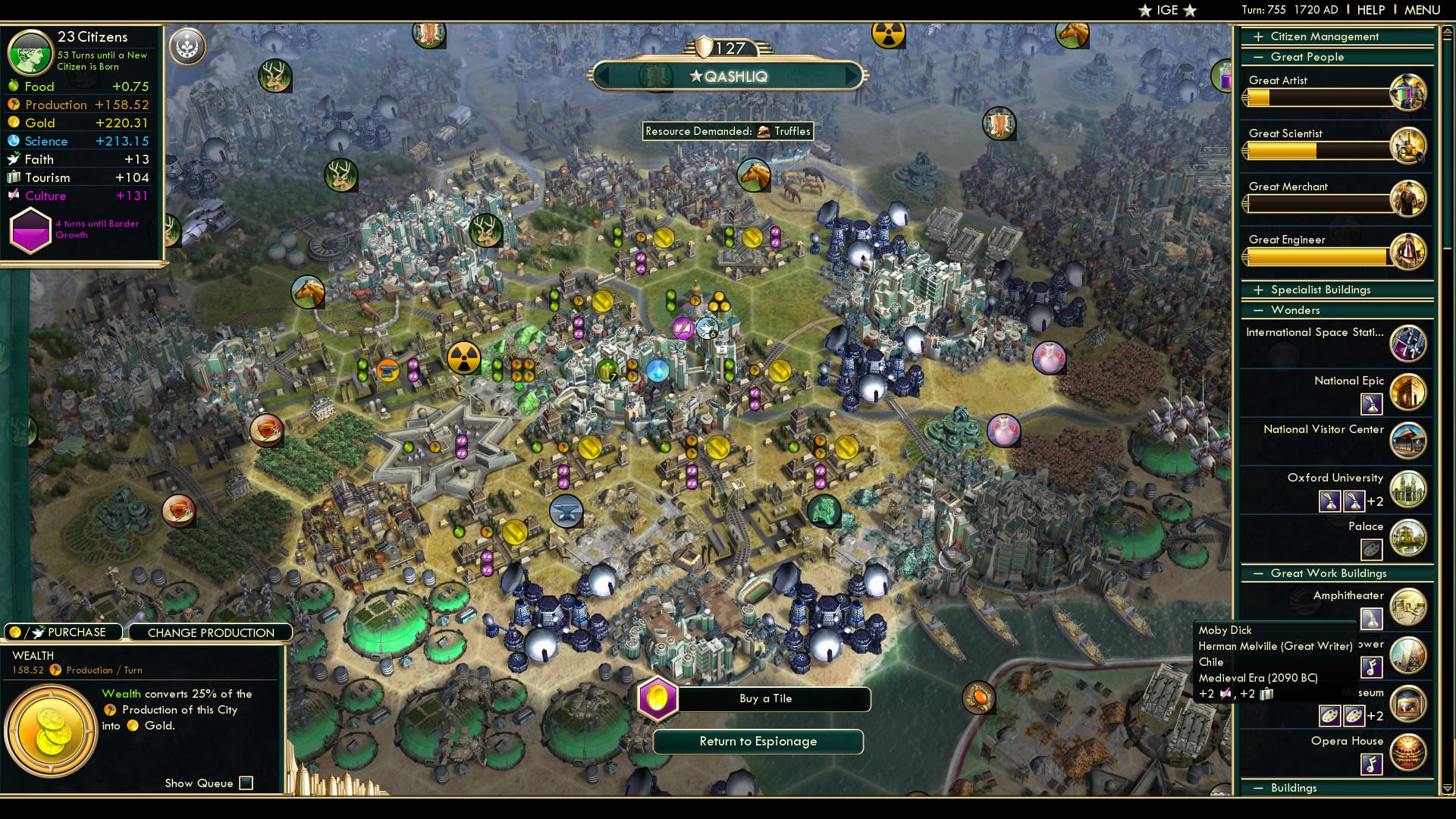
Task: Open the game MENU
Action: tap(1421, 10)
